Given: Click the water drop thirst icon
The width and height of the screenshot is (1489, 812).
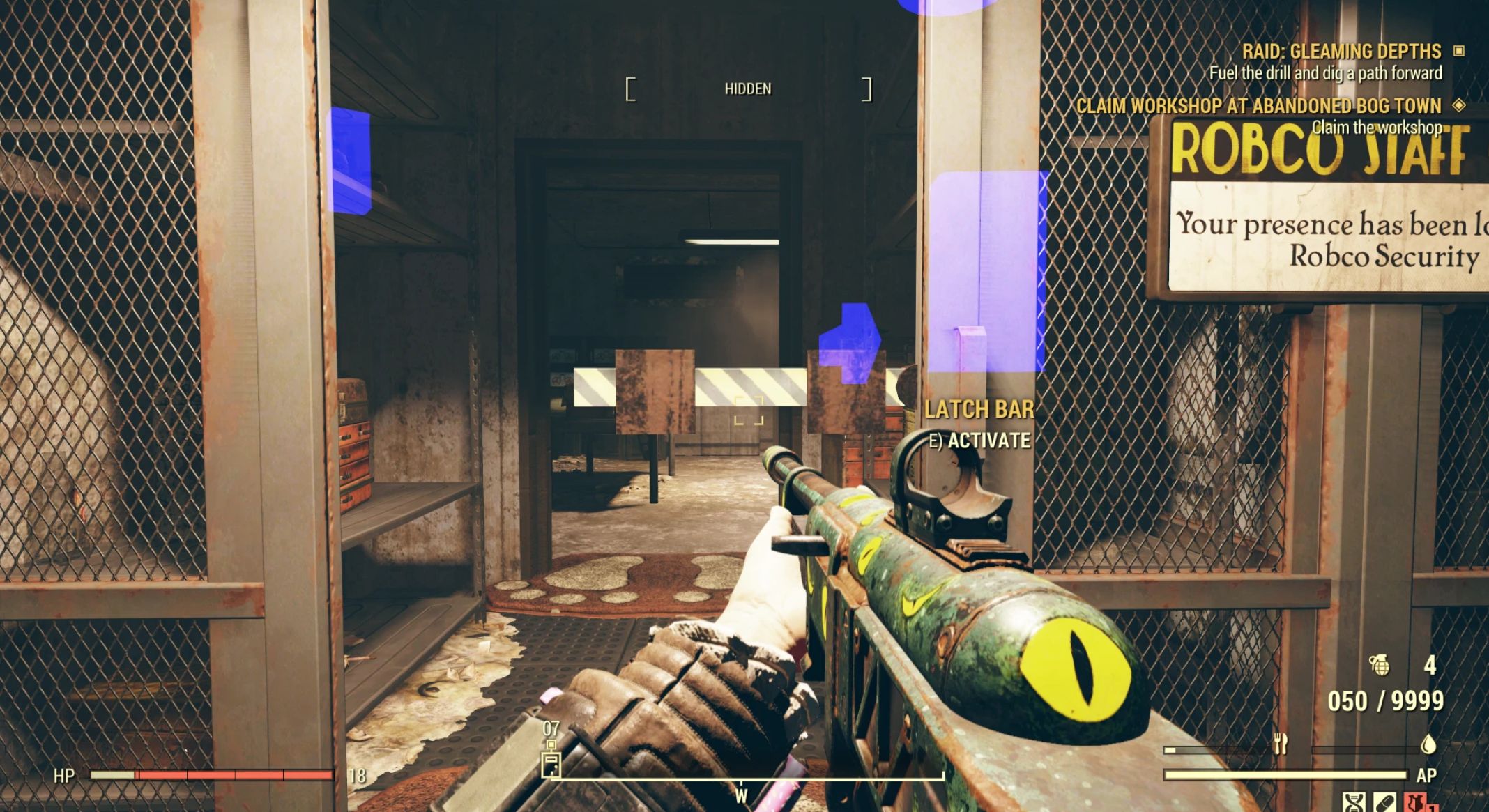Looking at the screenshot, I should (x=1428, y=745).
